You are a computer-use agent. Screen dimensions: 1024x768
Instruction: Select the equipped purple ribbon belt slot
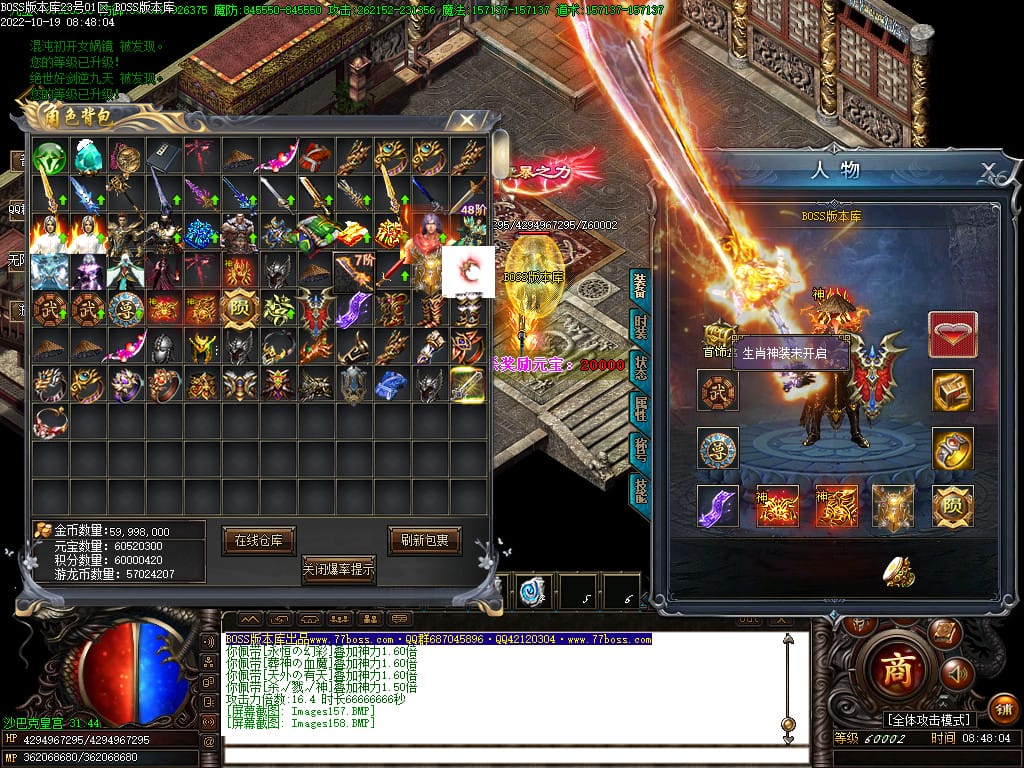coord(718,506)
